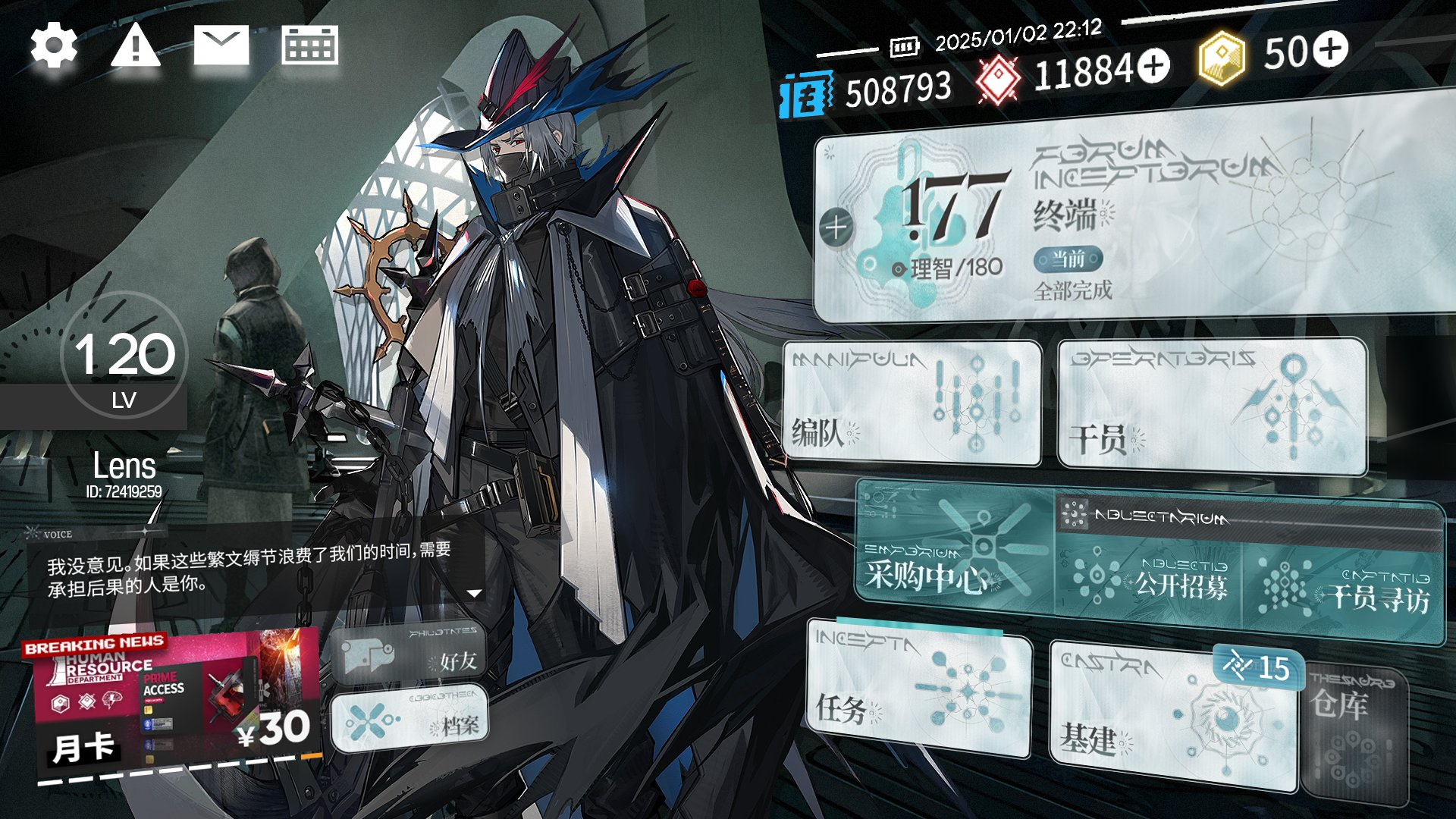Replenish sanity with the plus button
The width and height of the screenshot is (1456, 819).
[x=836, y=227]
